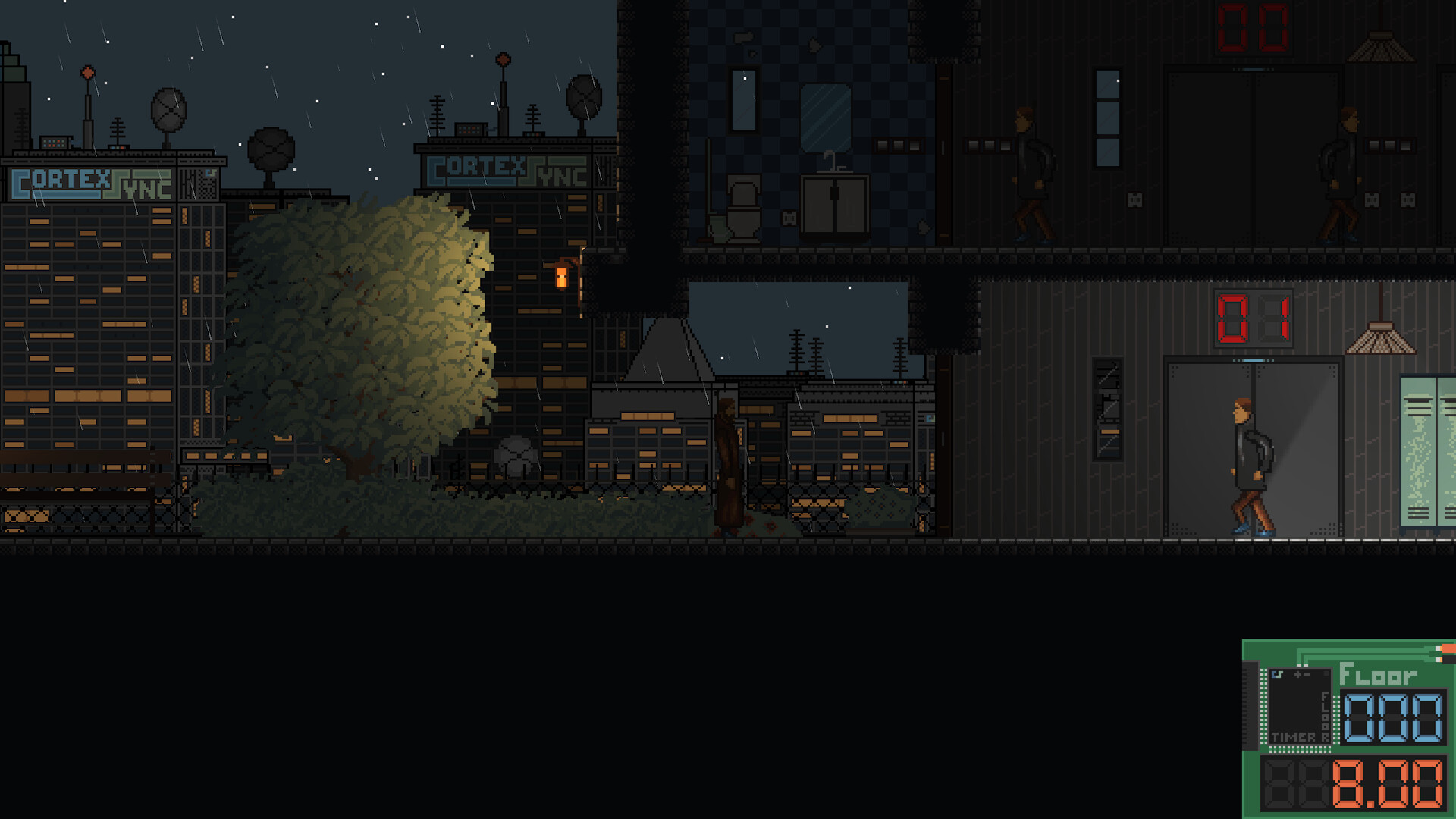Toggle the wall switches beside the upstairs doorway
This screenshot has width=1456, height=819.
[x=988, y=146]
